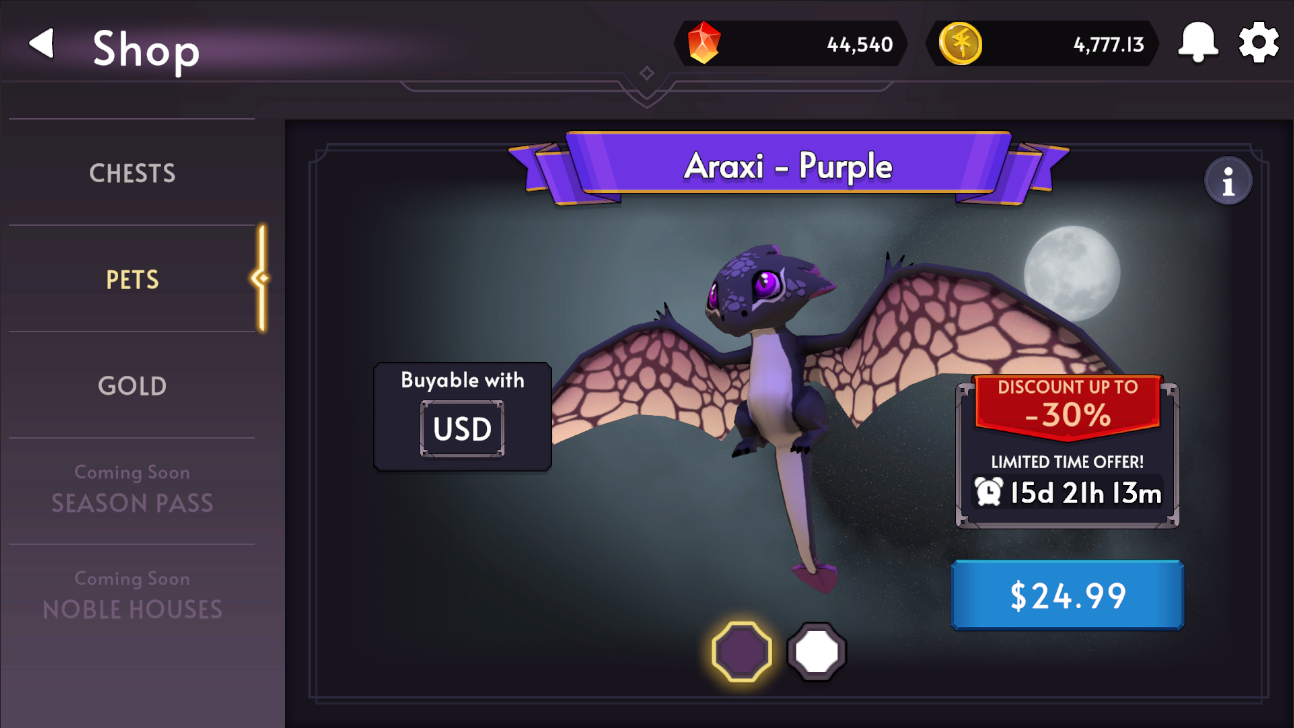Open the gold coin balance display
Viewport: 1294px width, 728px height.
[x=1040, y=44]
